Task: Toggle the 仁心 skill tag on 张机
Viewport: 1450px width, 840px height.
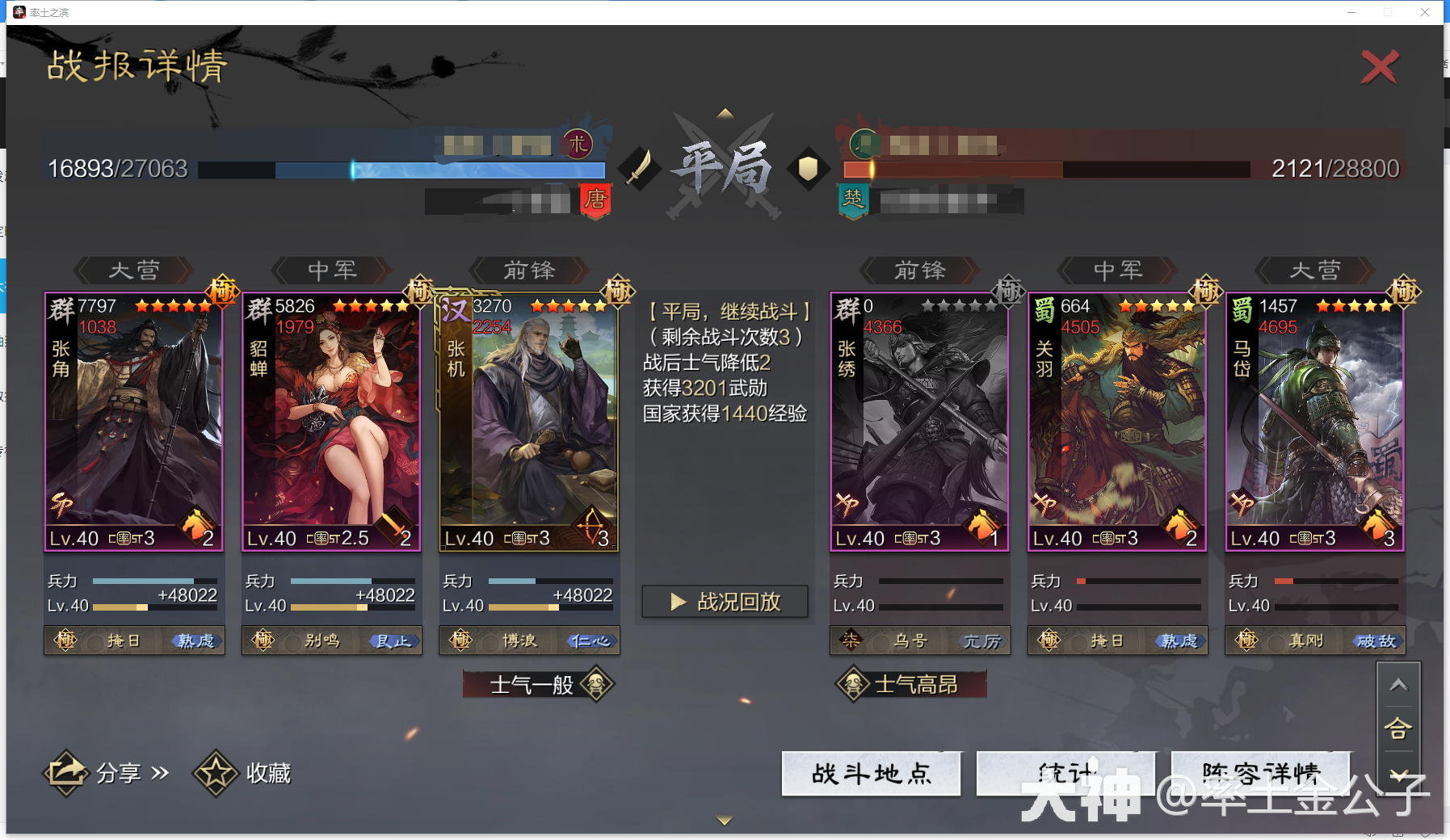Action: pyautogui.click(x=591, y=640)
